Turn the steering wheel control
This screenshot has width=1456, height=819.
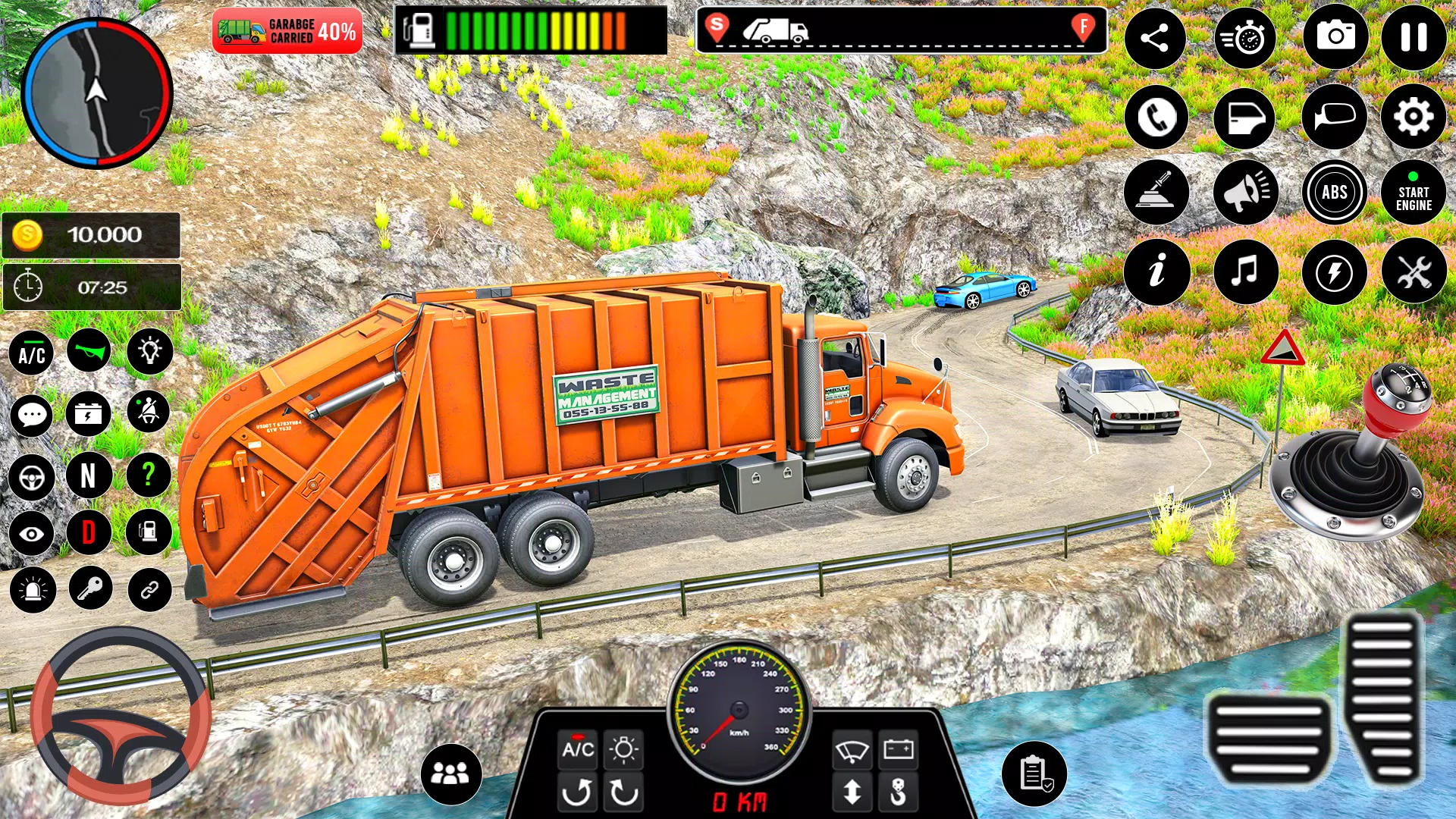click(x=120, y=717)
